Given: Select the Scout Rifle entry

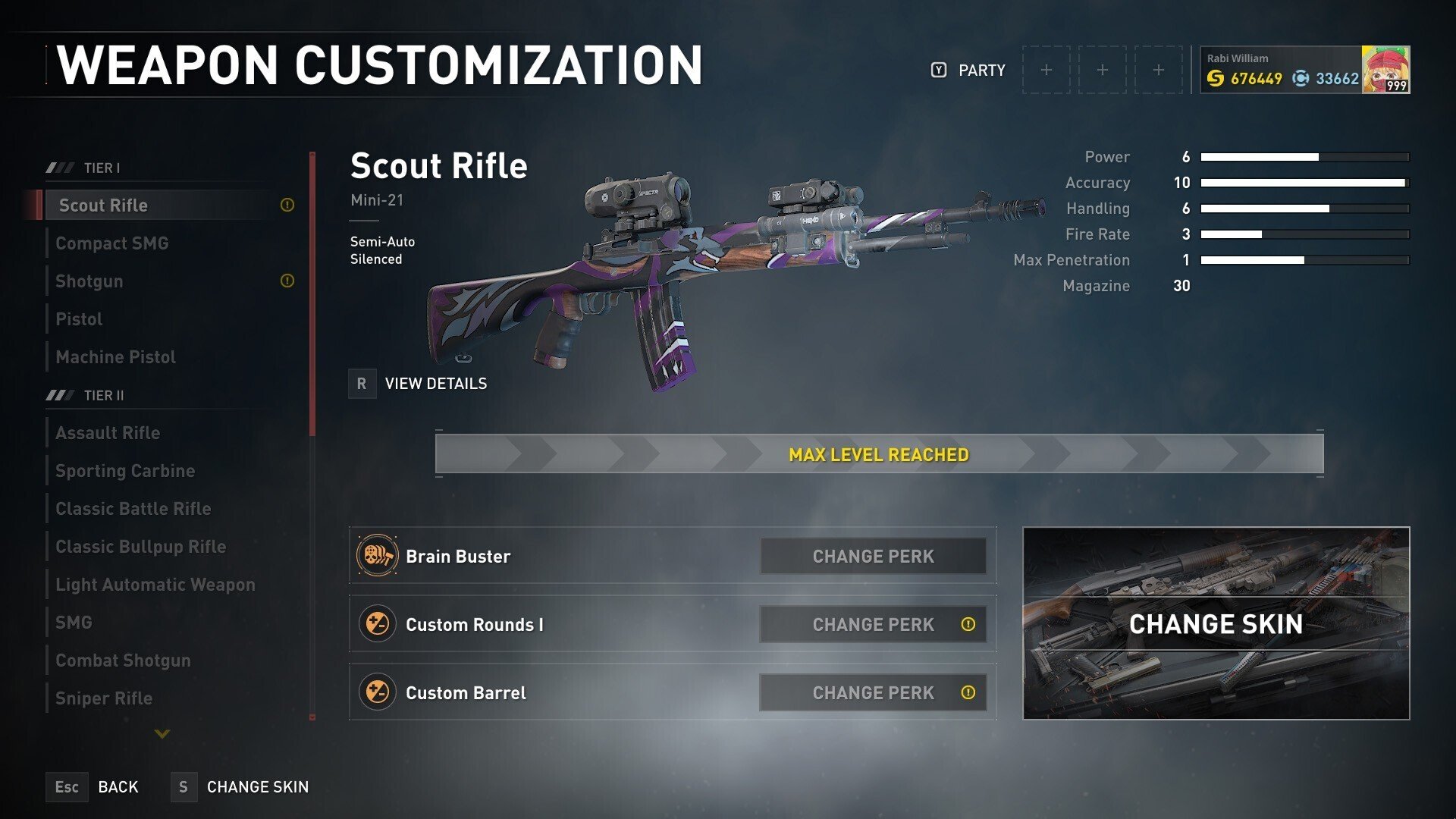Looking at the screenshot, I should pyautogui.click(x=104, y=206).
